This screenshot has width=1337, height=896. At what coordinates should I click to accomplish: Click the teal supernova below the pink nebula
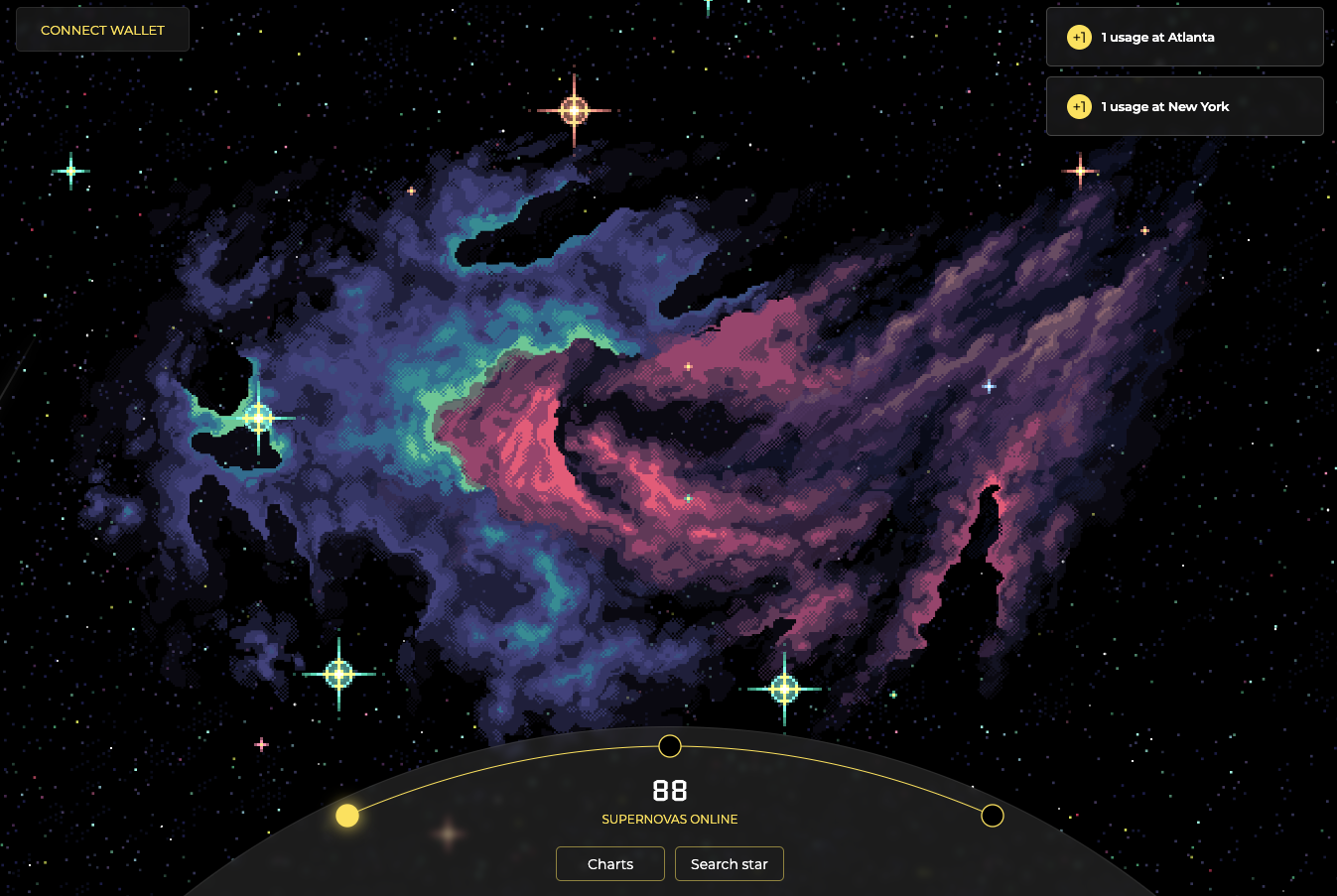click(x=784, y=687)
